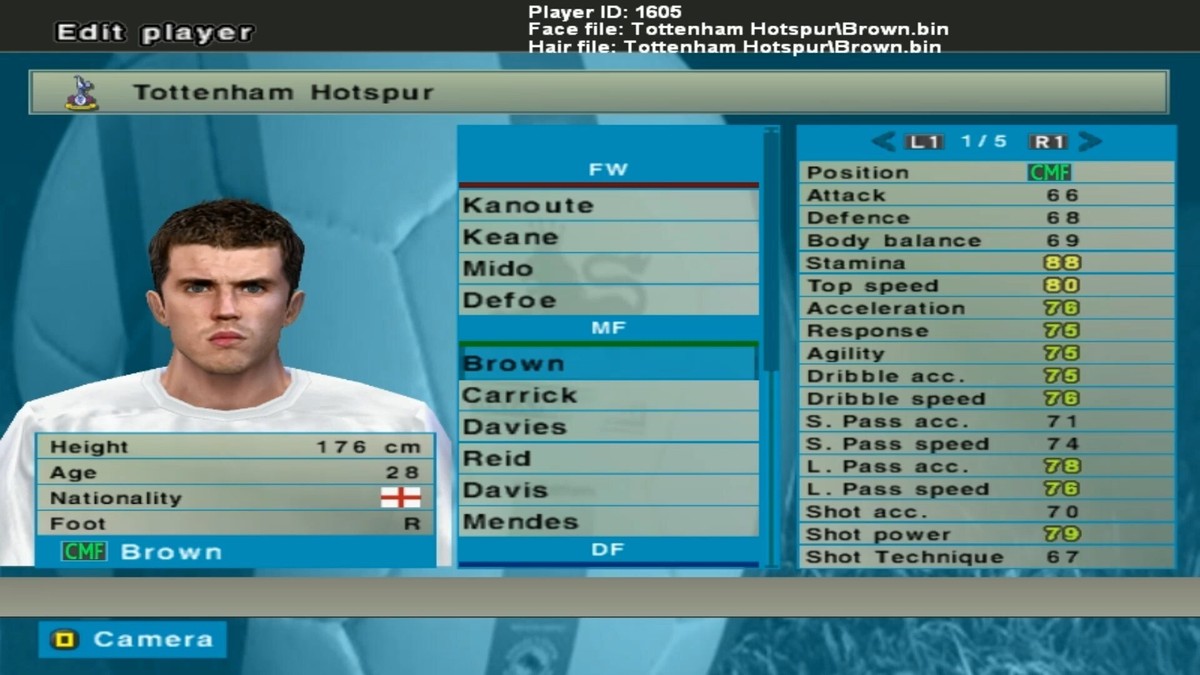Image resolution: width=1200 pixels, height=675 pixels.
Task: Click the Tottenham Hotspur team header bar
Action: 598,93
